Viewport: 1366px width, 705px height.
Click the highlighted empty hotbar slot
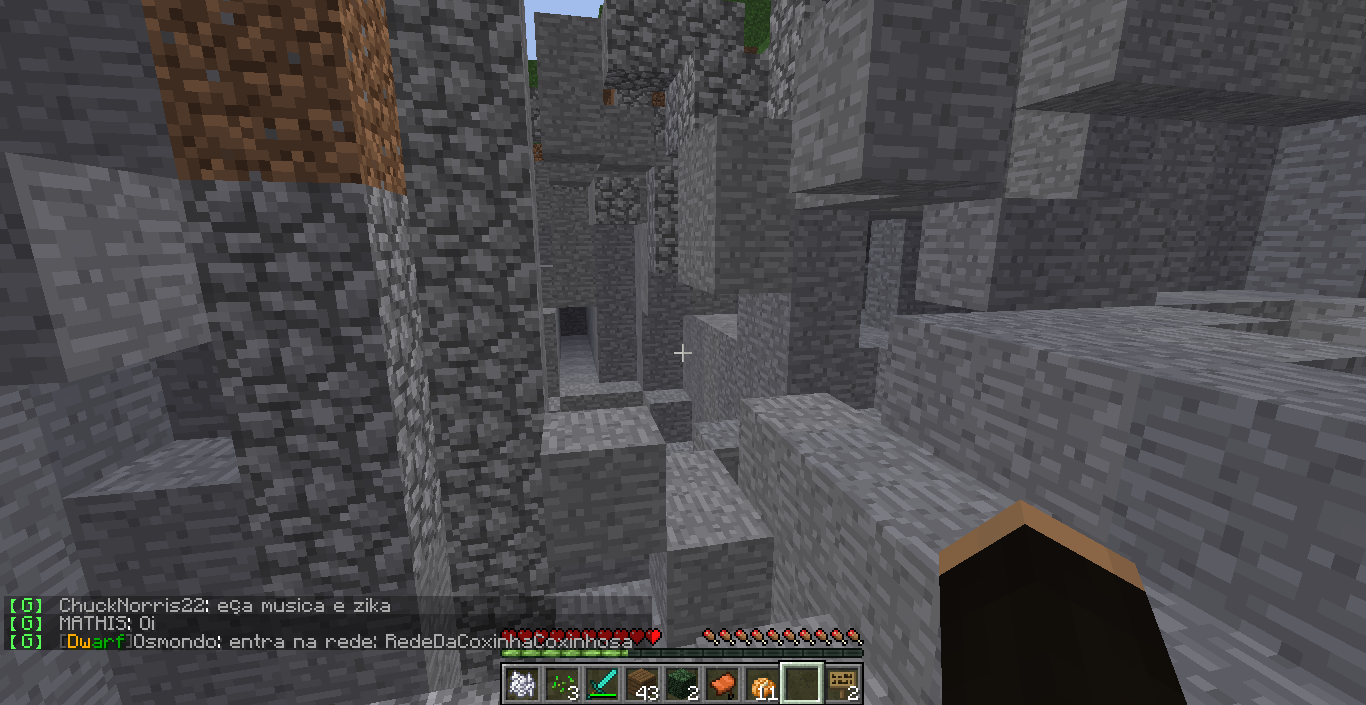tap(802, 684)
